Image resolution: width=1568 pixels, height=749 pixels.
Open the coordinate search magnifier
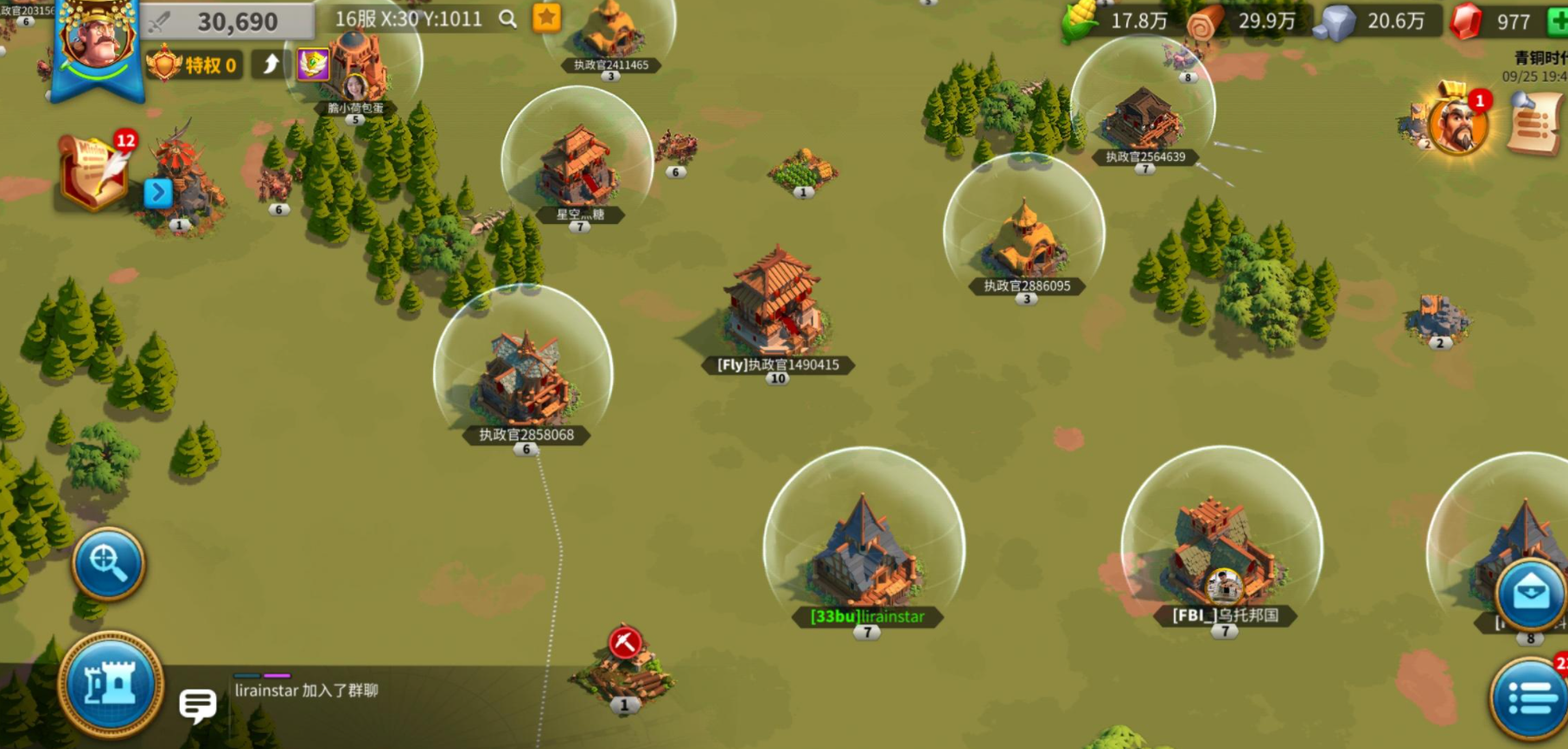point(507,19)
